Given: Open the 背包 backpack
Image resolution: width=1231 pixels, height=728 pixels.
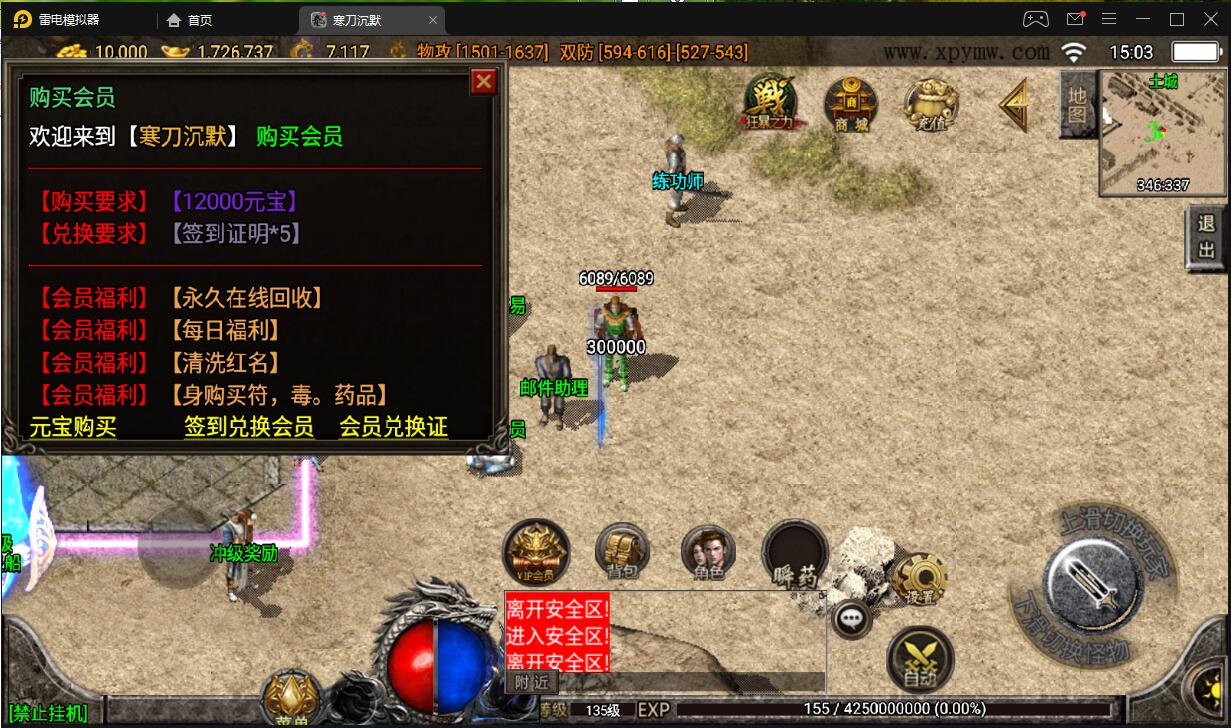Looking at the screenshot, I should click(623, 551).
